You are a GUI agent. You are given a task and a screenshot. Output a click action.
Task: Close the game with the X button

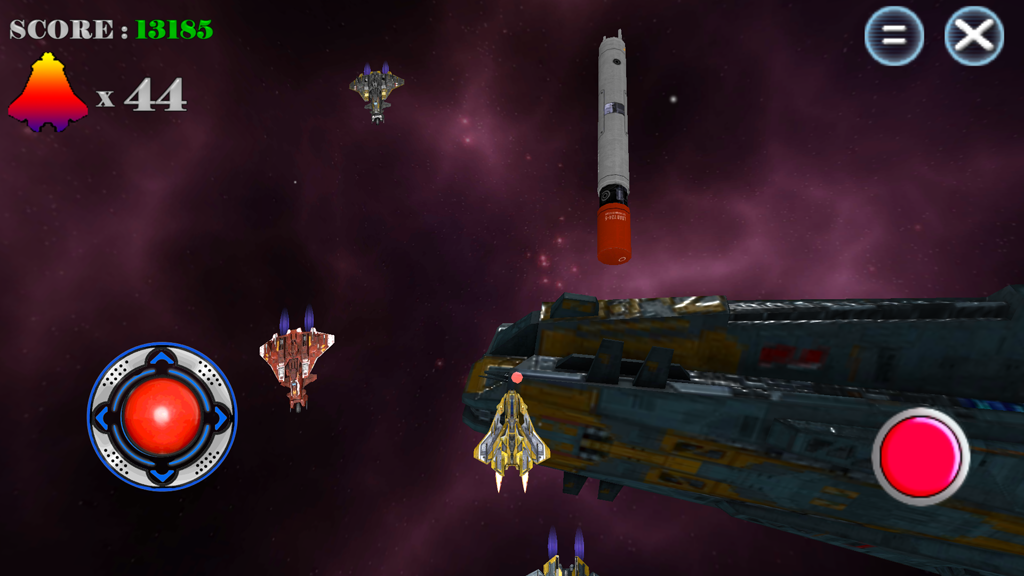974,37
